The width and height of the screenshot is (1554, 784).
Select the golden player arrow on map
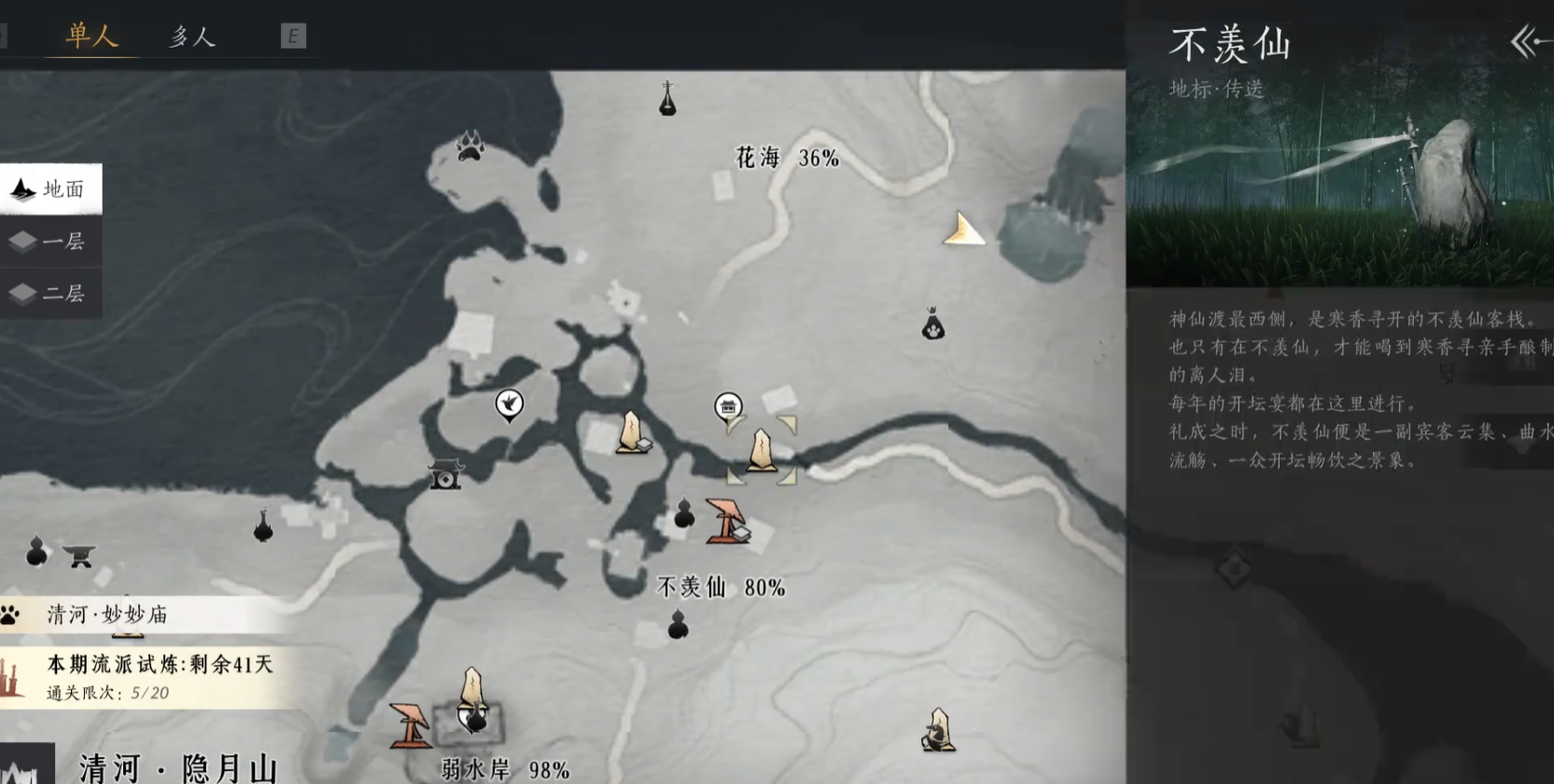point(962,231)
